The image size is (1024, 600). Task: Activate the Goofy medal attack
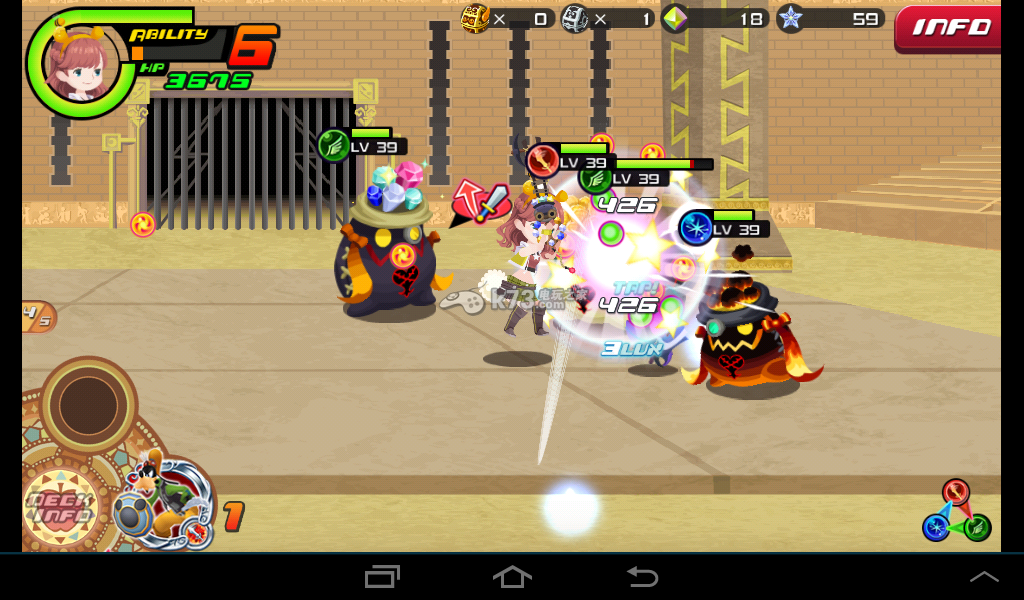pos(164,500)
